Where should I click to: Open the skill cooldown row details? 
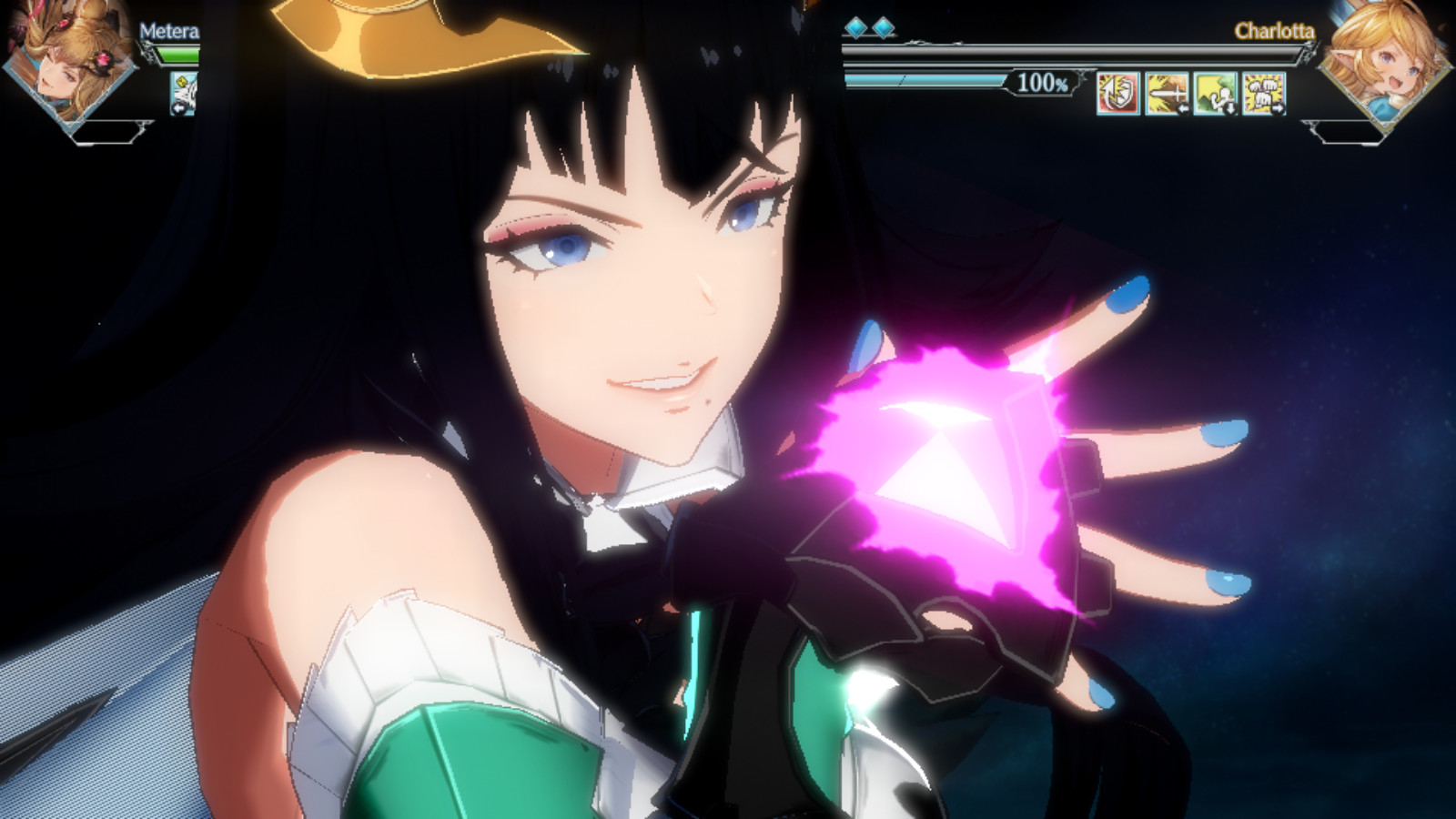click(x=1192, y=94)
